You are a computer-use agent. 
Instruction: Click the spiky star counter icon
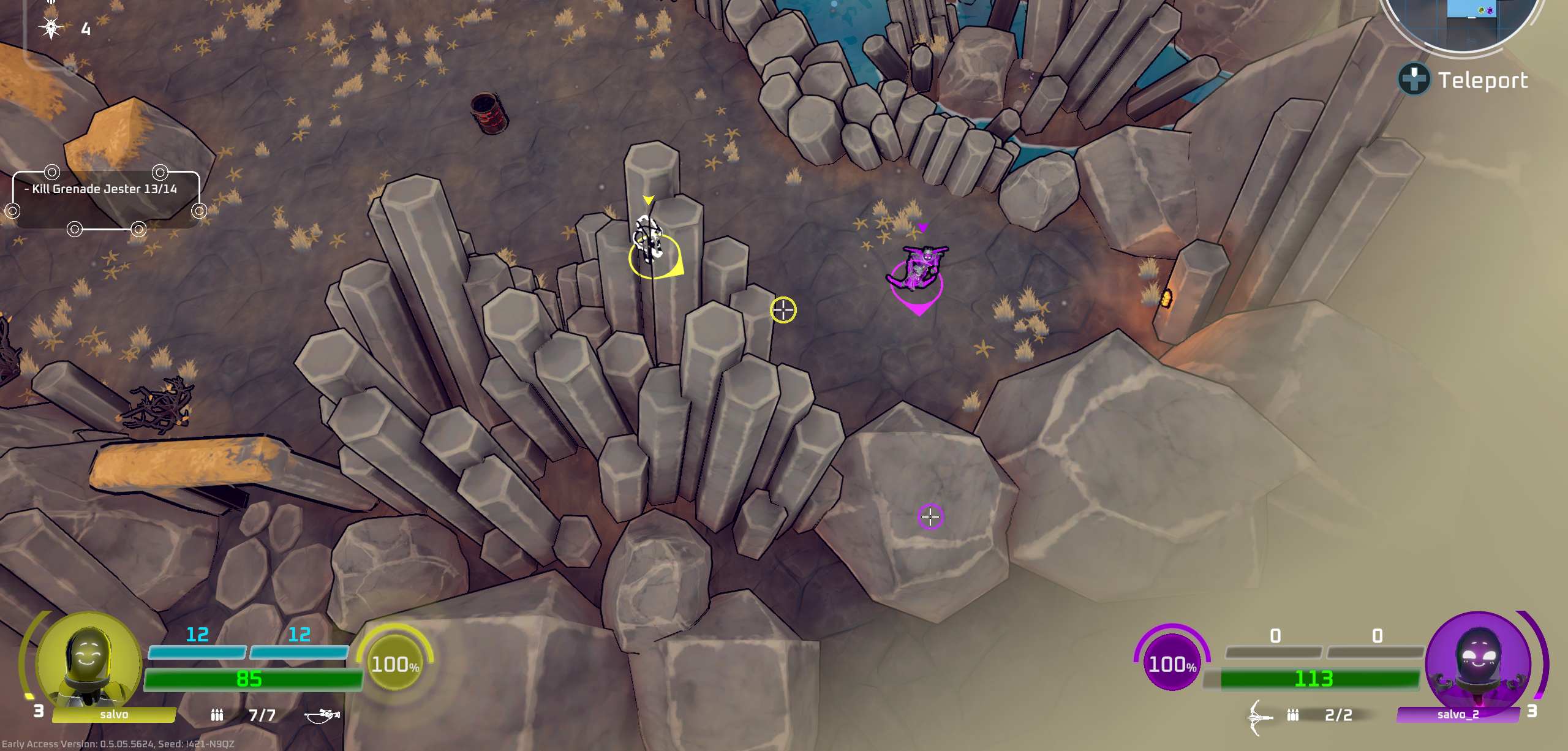pyautogui.click(x=51, y=28)
